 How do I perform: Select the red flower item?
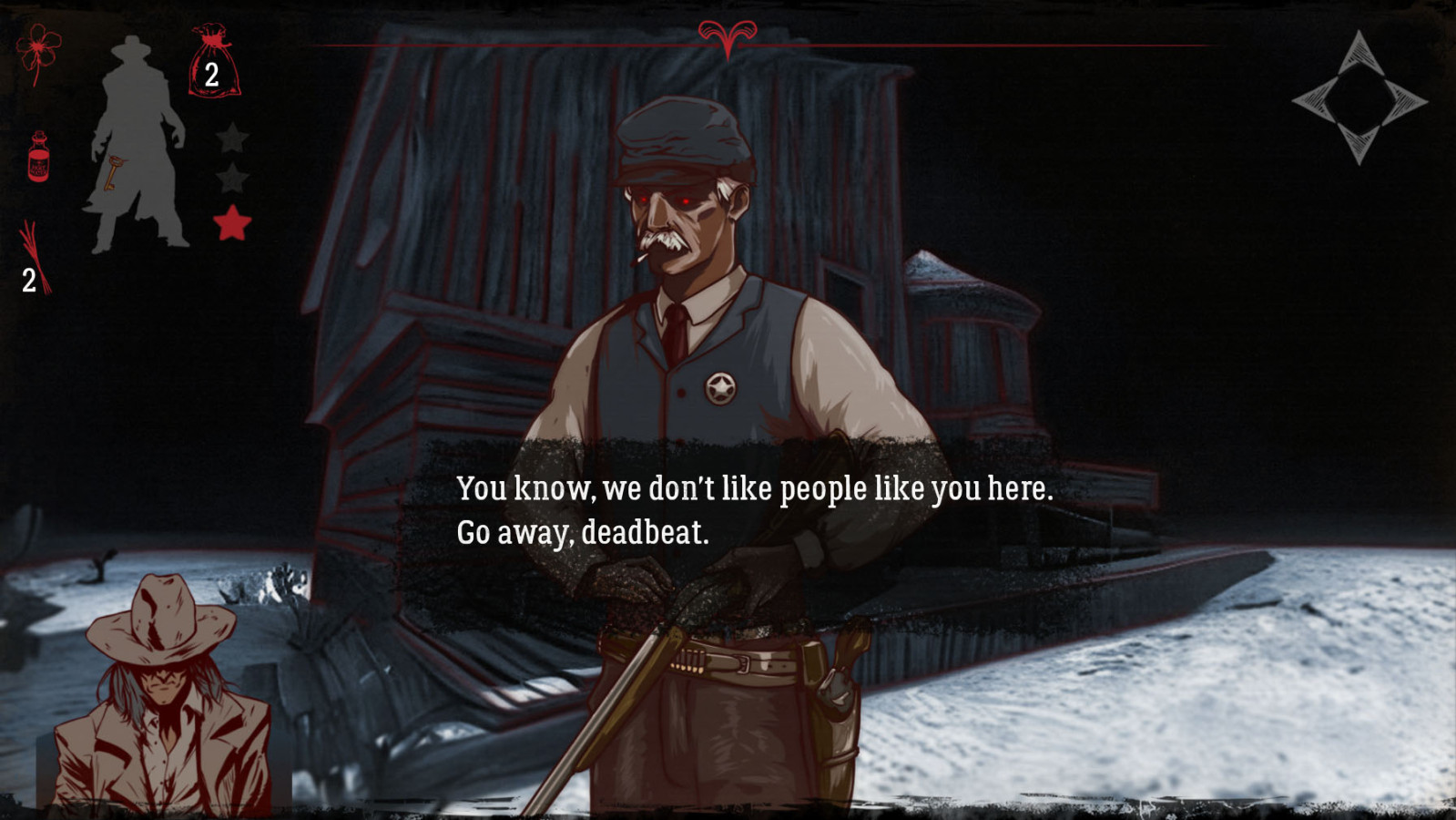(x=38, y=52)
